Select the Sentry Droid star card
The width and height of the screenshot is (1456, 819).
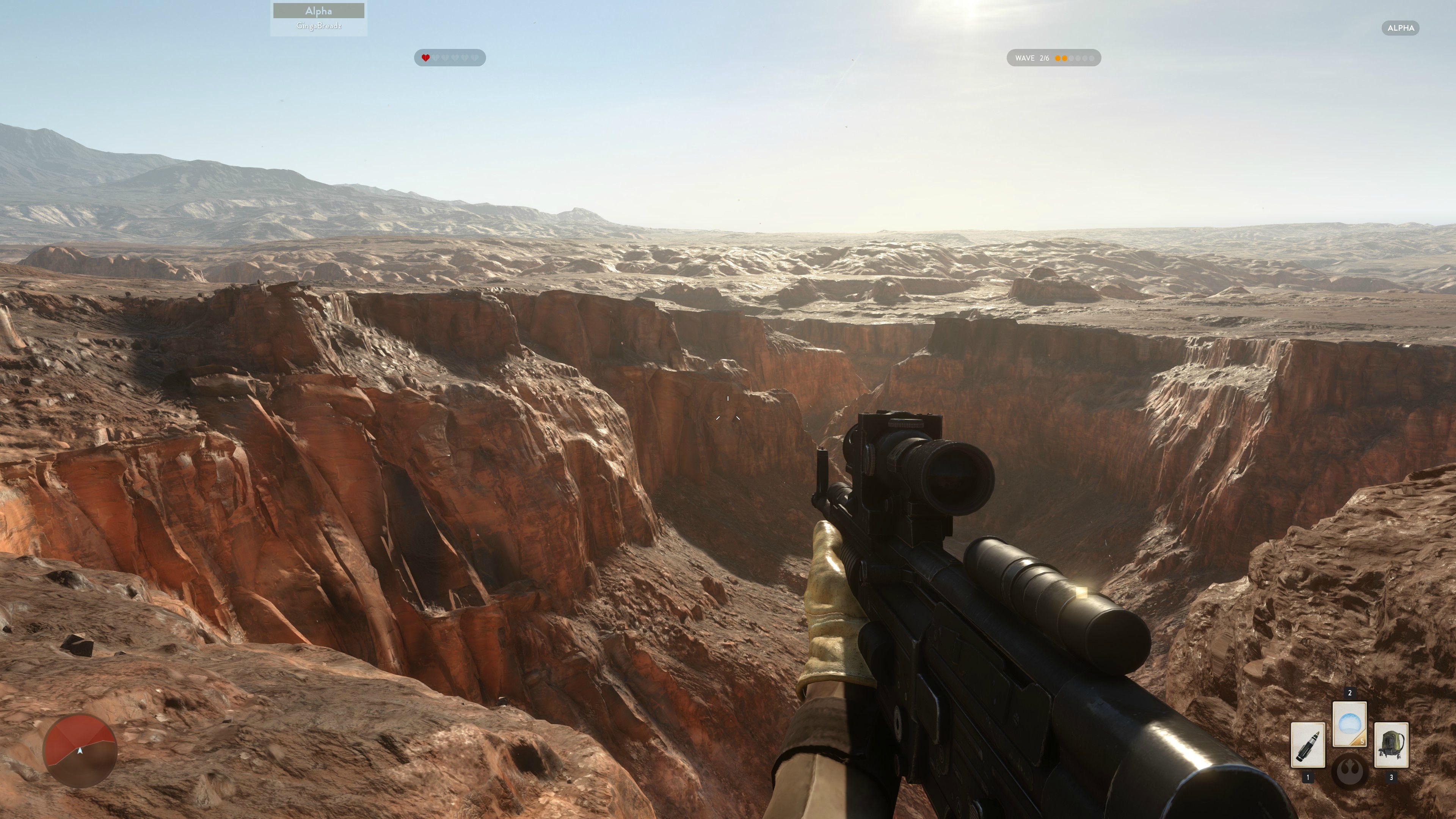point(1392,745)
